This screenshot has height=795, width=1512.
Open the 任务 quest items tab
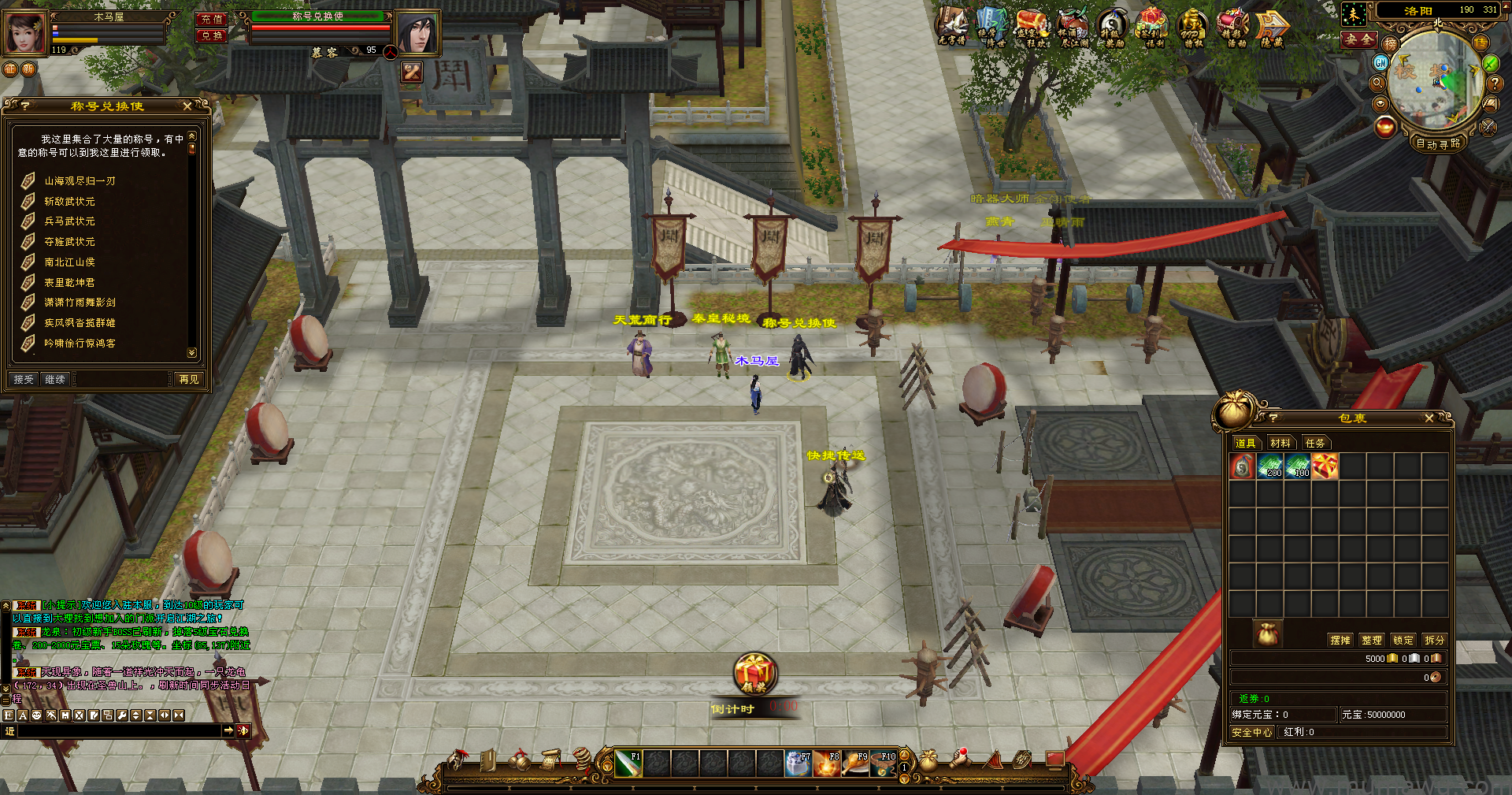[x=1314, y=443]
